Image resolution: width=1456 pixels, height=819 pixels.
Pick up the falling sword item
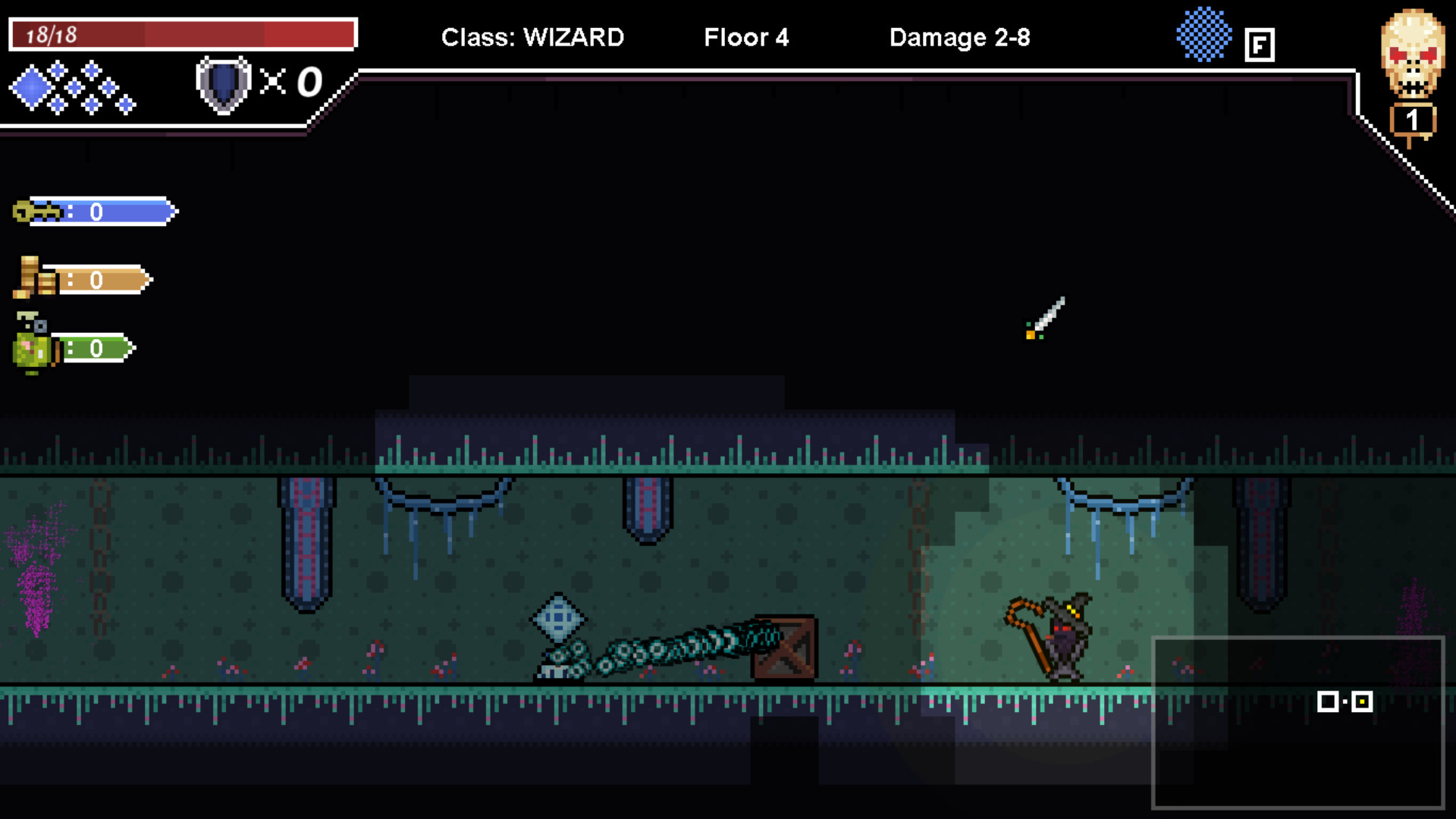[x=1046, y=318]
